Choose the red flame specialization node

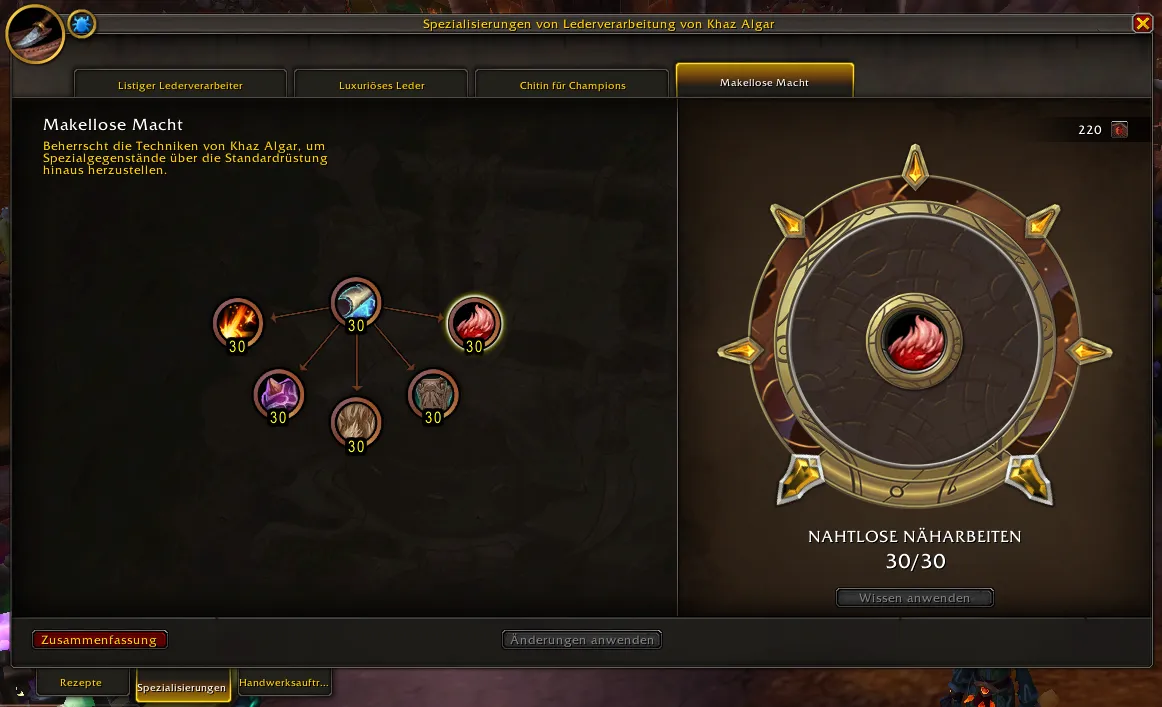(474, 322)
